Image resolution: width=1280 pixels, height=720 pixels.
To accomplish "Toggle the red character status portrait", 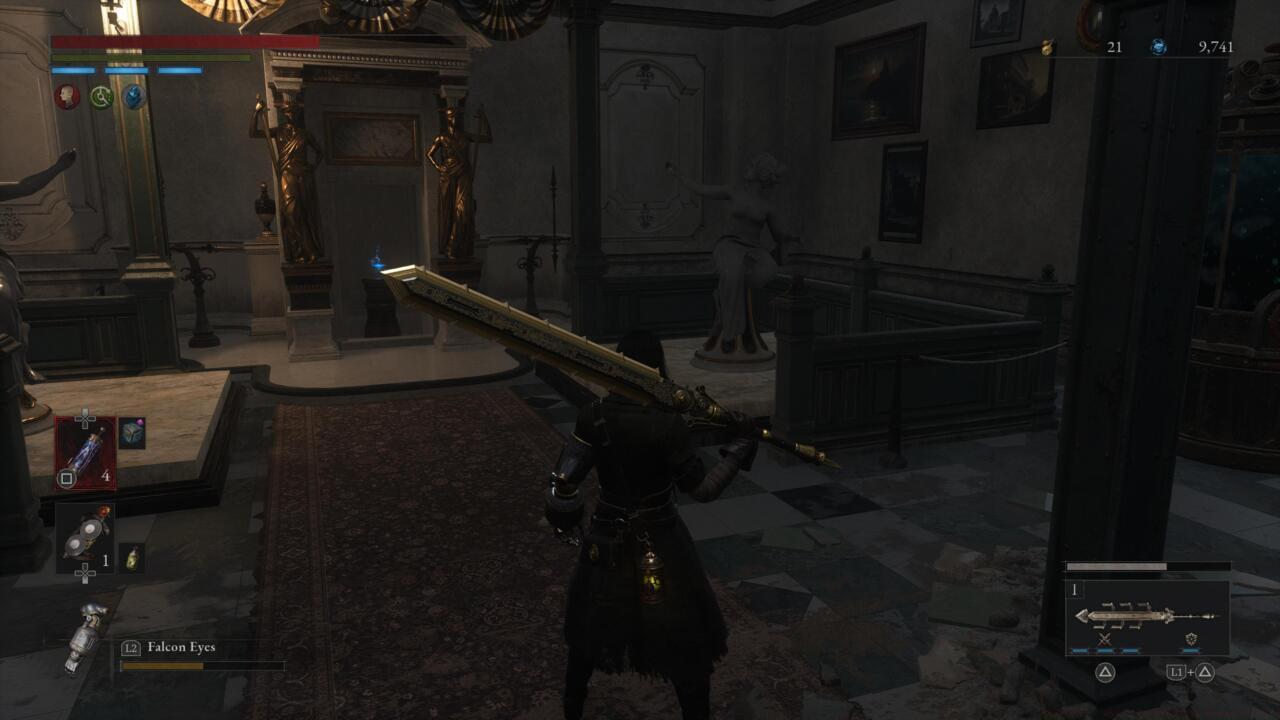I will click(x=65, y=99).
